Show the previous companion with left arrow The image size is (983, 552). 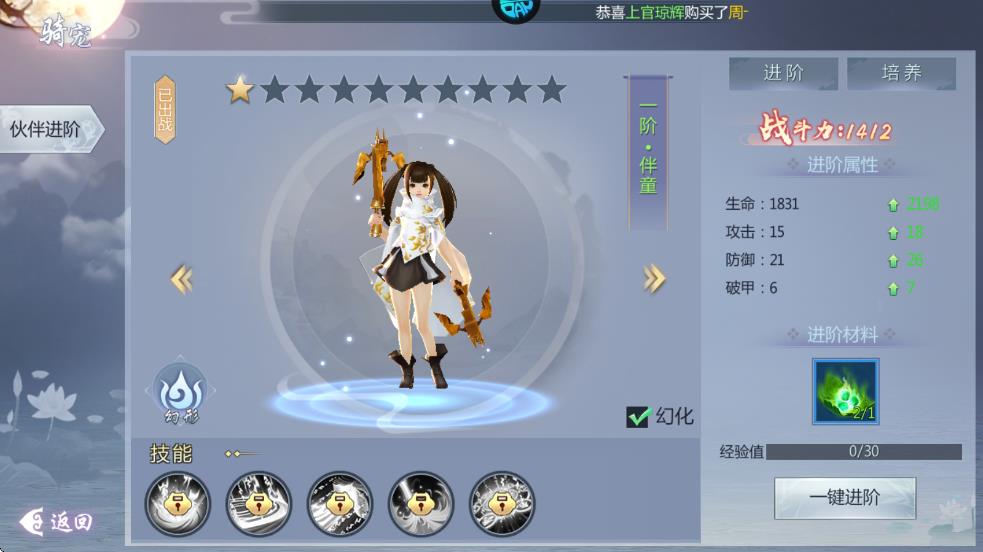(181, 279)
